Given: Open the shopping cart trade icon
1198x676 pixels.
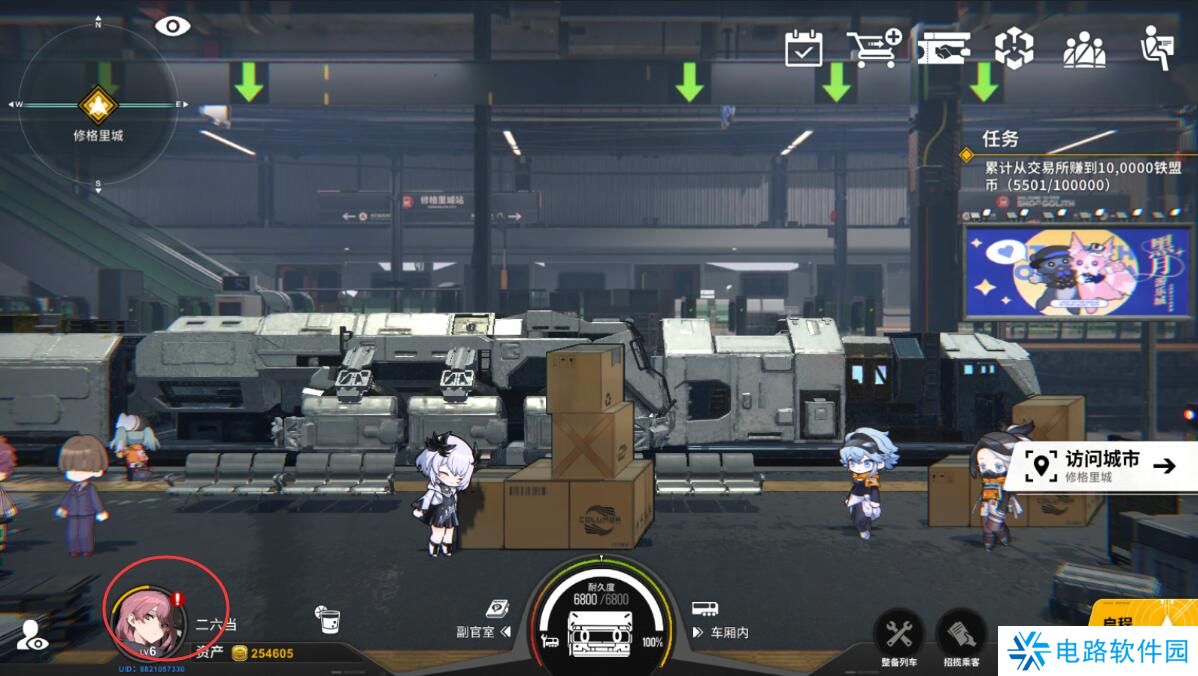Looking at the screenshot, I should (x=873, y=48).
